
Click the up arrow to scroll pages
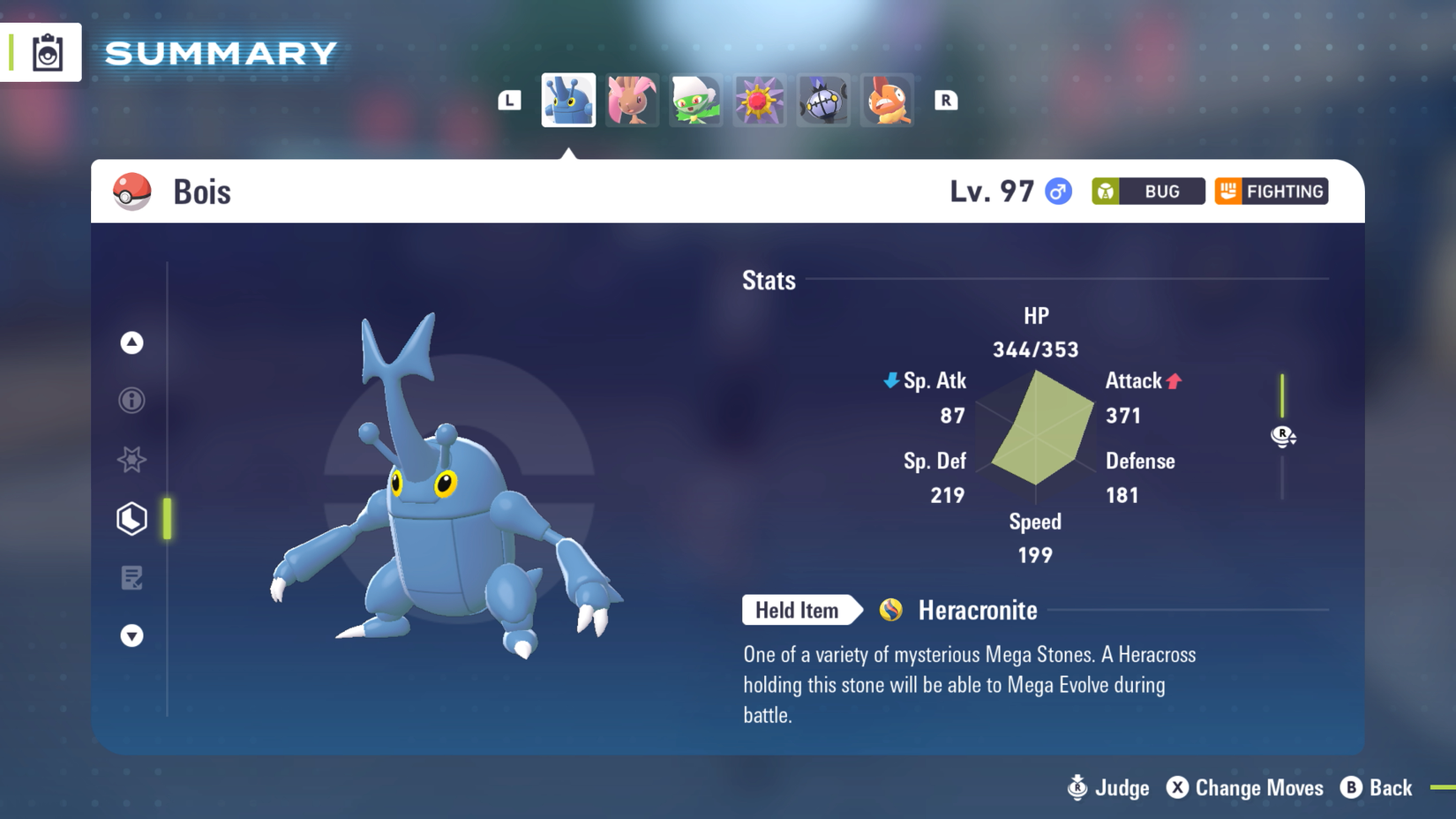point(131,344)
